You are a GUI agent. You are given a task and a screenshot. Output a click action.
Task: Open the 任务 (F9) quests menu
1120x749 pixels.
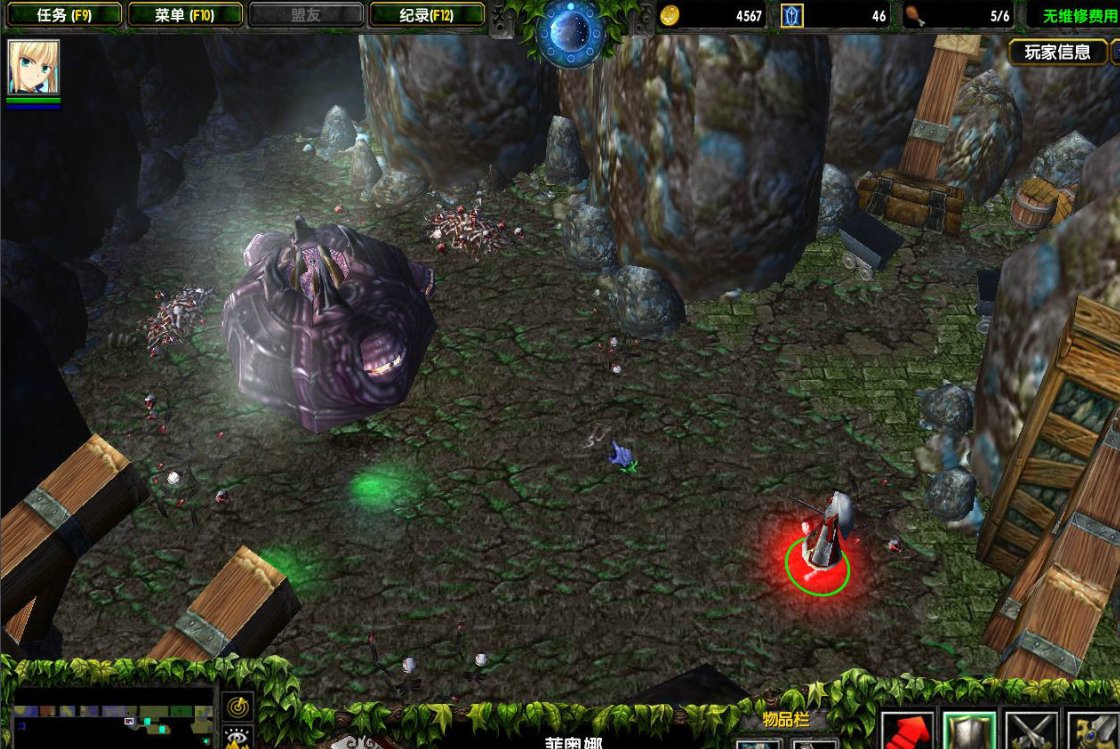tap(62, 15)
